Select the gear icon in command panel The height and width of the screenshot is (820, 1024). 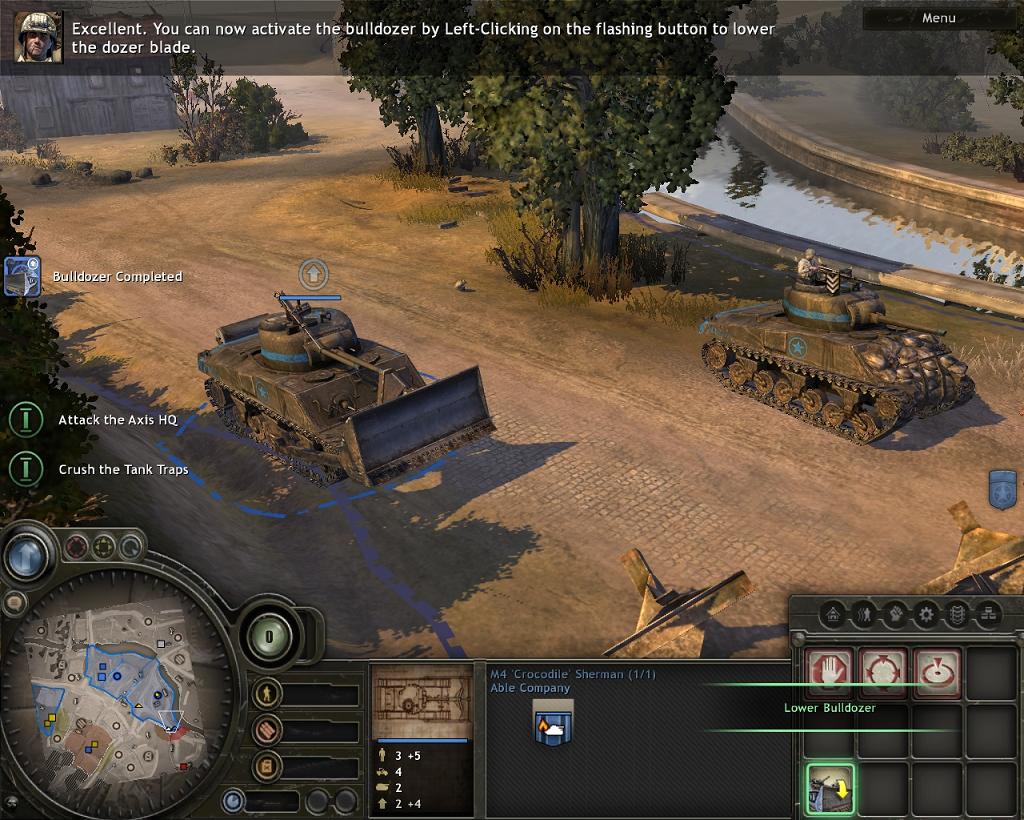coord(926,613)
